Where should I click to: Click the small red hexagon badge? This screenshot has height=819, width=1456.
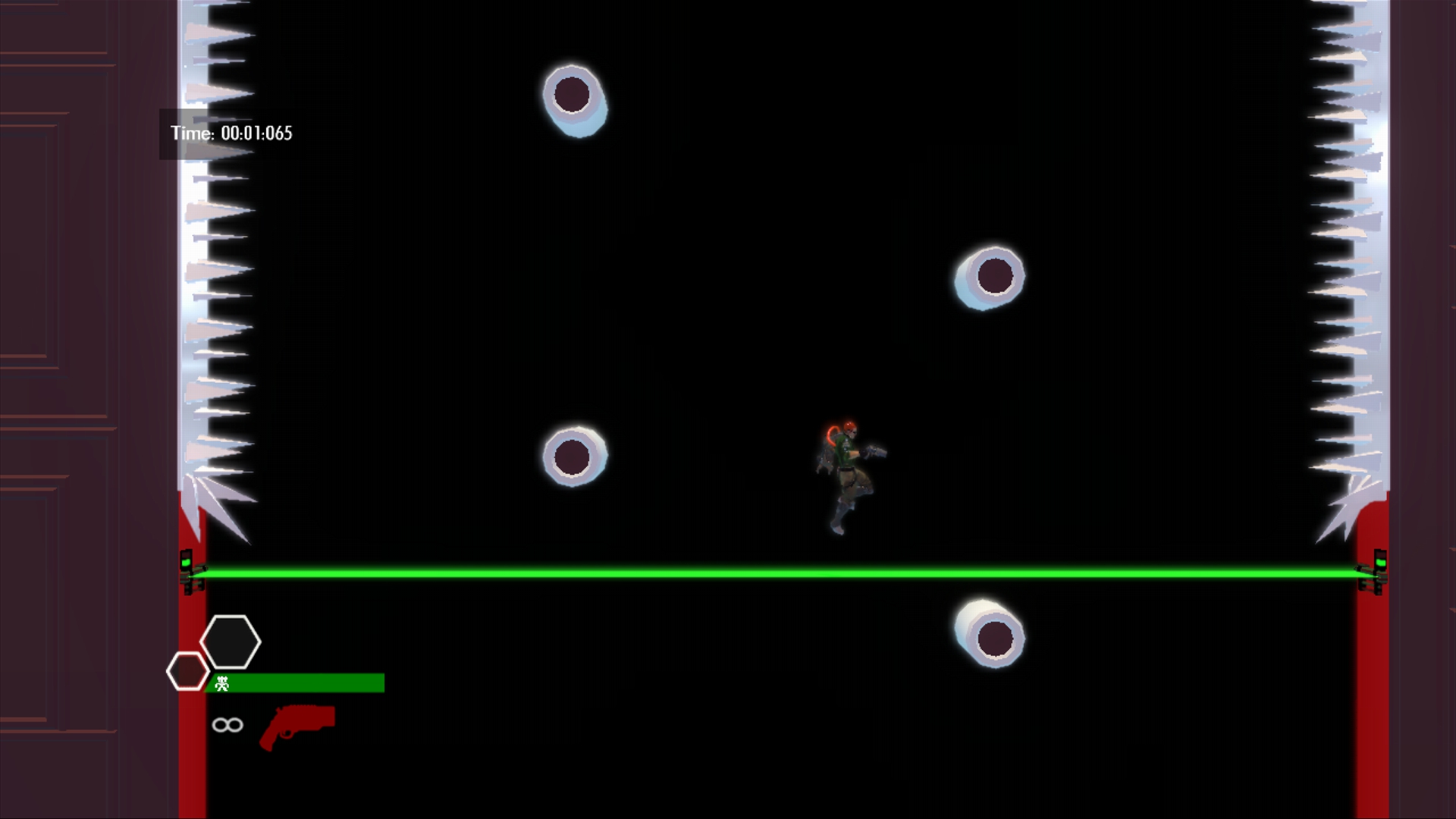point(188,671)
